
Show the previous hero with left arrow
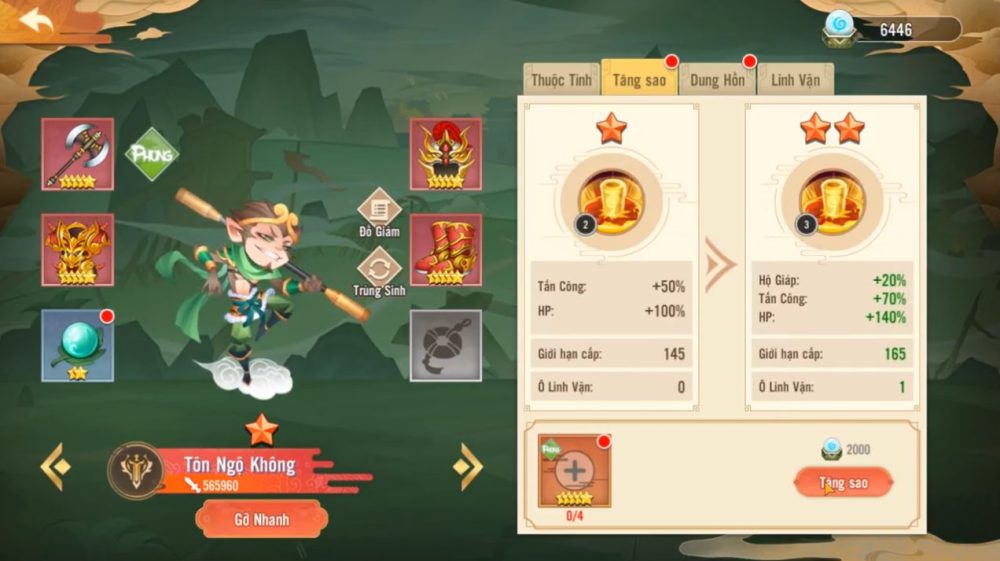tap(55, 466)
